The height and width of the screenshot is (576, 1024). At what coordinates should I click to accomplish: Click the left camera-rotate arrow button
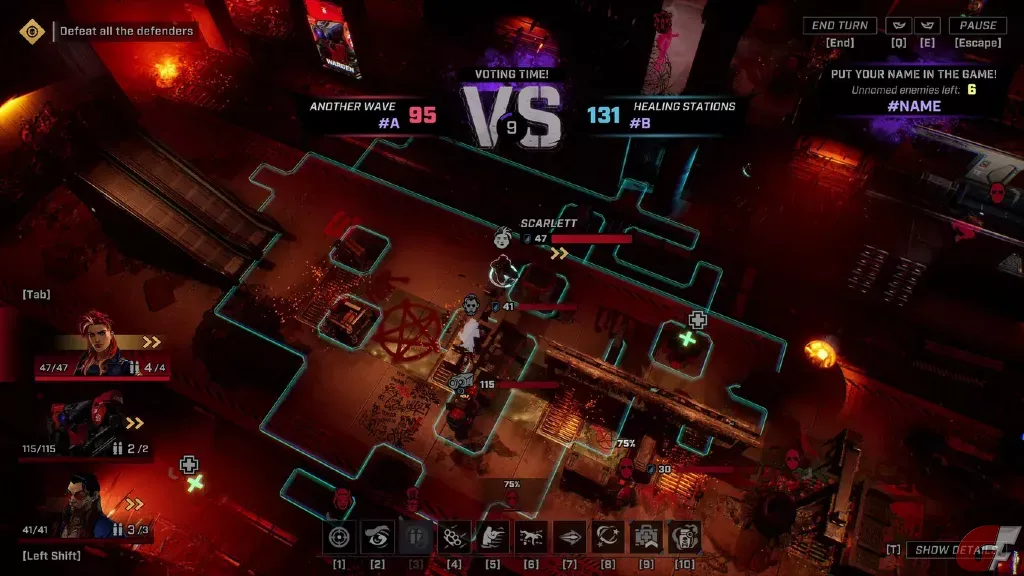pos(900,26)
